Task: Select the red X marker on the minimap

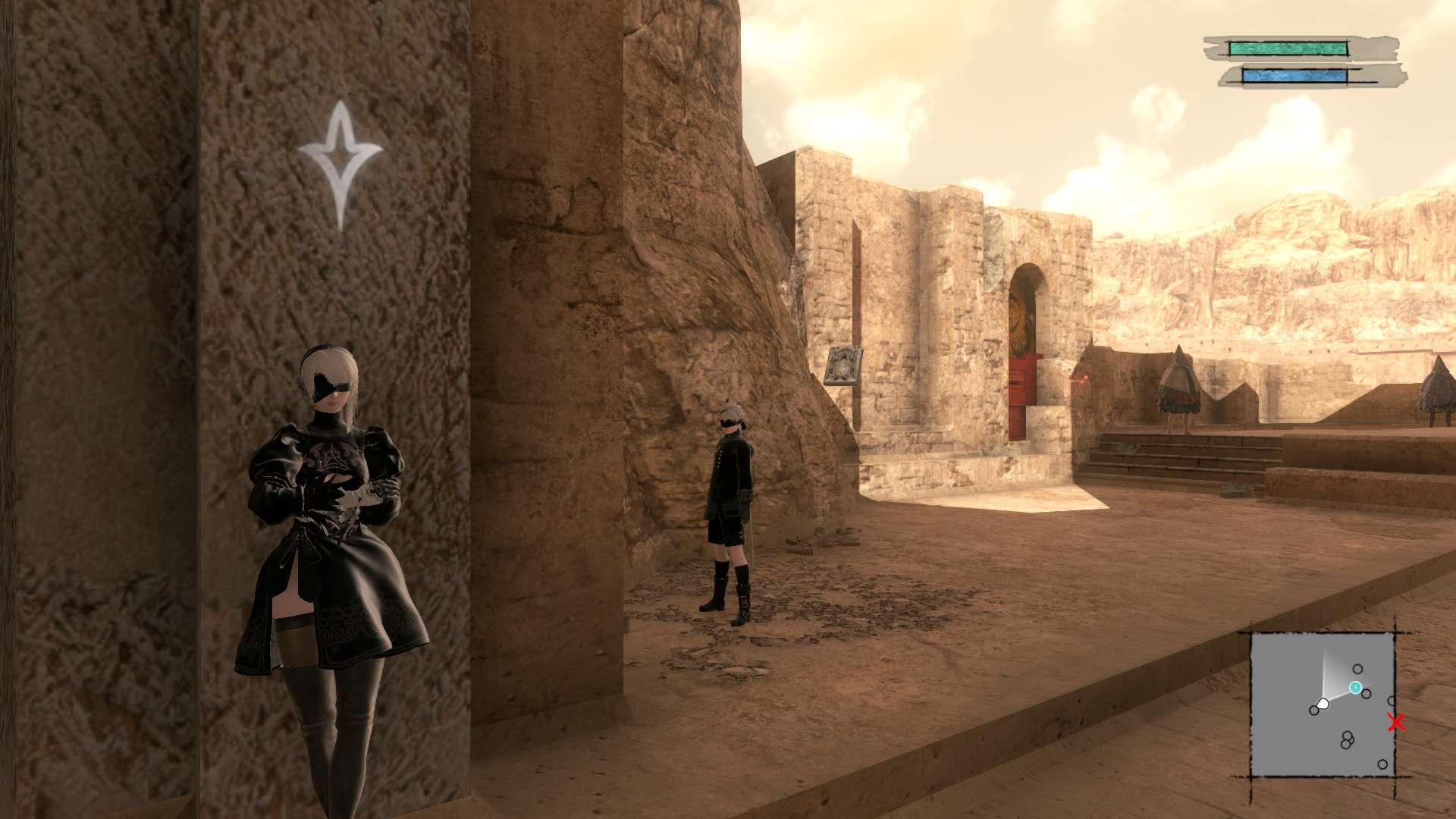Action: 1396,723
